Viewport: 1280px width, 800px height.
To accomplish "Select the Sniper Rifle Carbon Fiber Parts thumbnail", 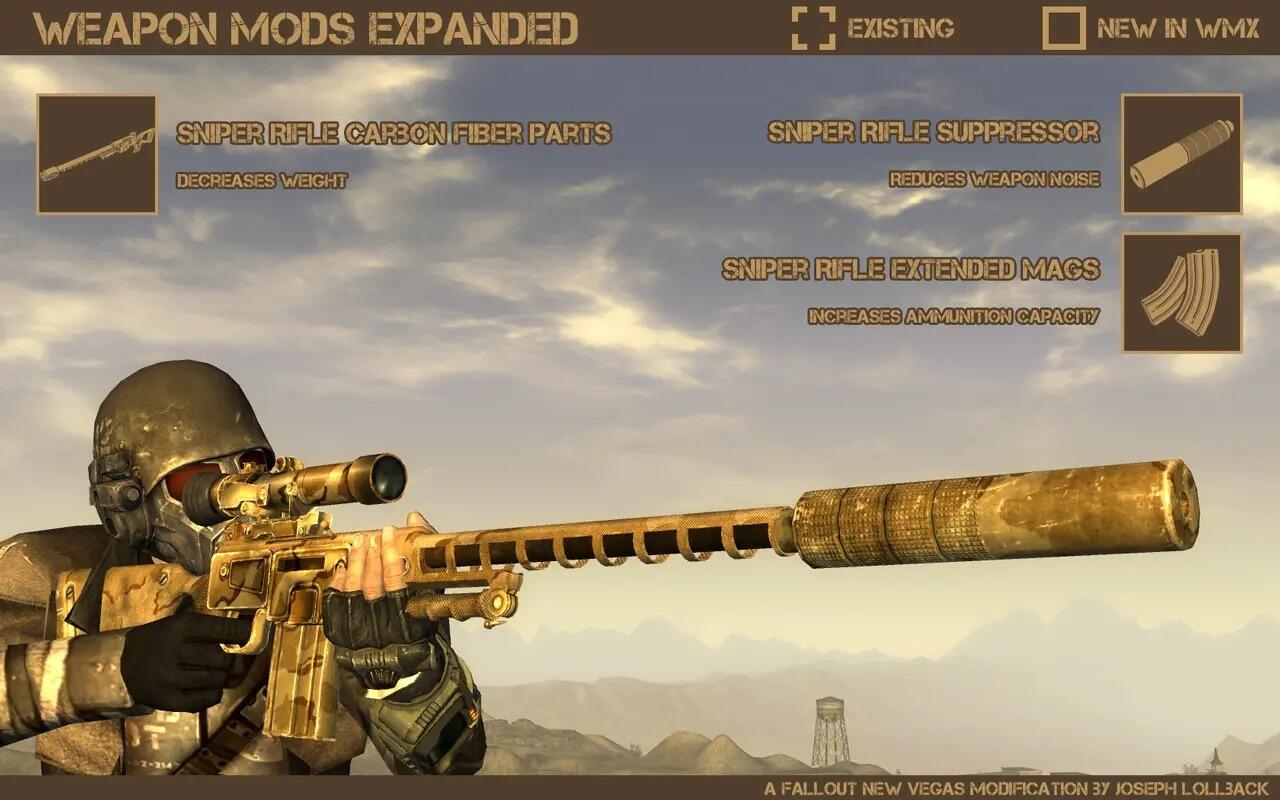I will click(97, 154).
